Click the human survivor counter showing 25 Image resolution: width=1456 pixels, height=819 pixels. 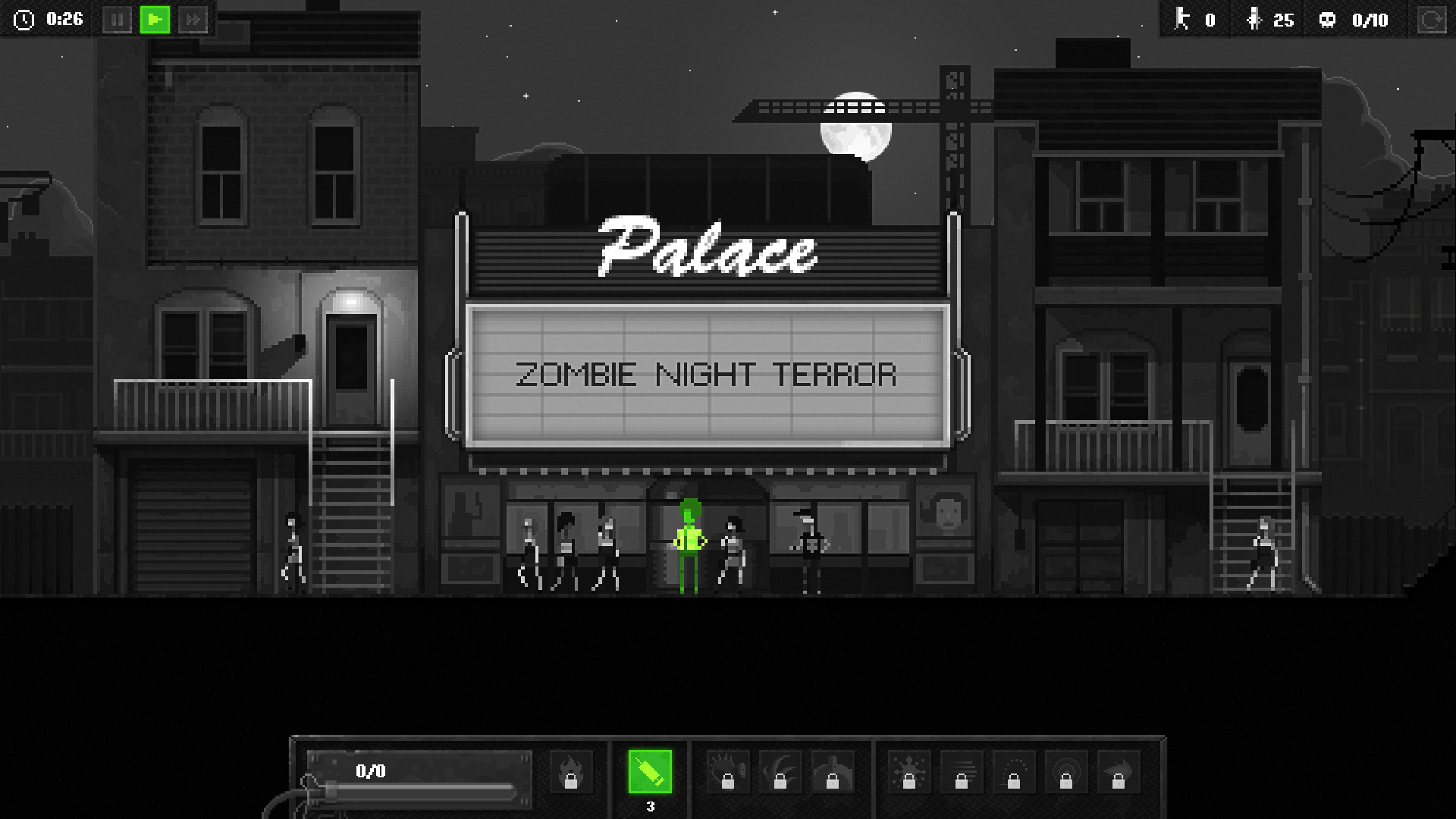tap(1266, 20)
